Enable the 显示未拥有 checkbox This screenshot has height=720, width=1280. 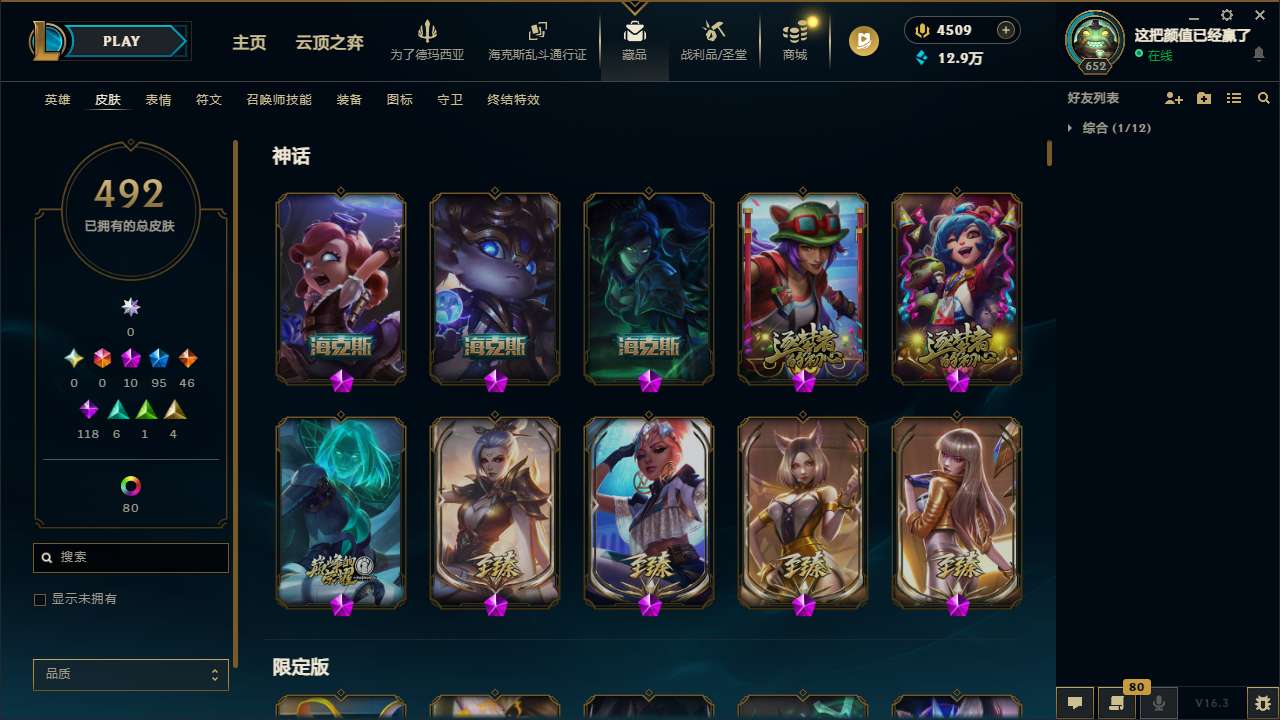(x=40, y=599)
